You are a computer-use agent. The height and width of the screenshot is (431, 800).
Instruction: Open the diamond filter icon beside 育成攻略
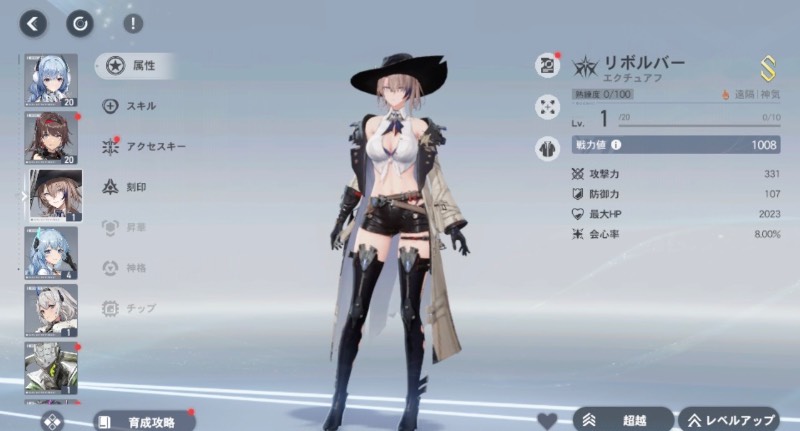50,422
